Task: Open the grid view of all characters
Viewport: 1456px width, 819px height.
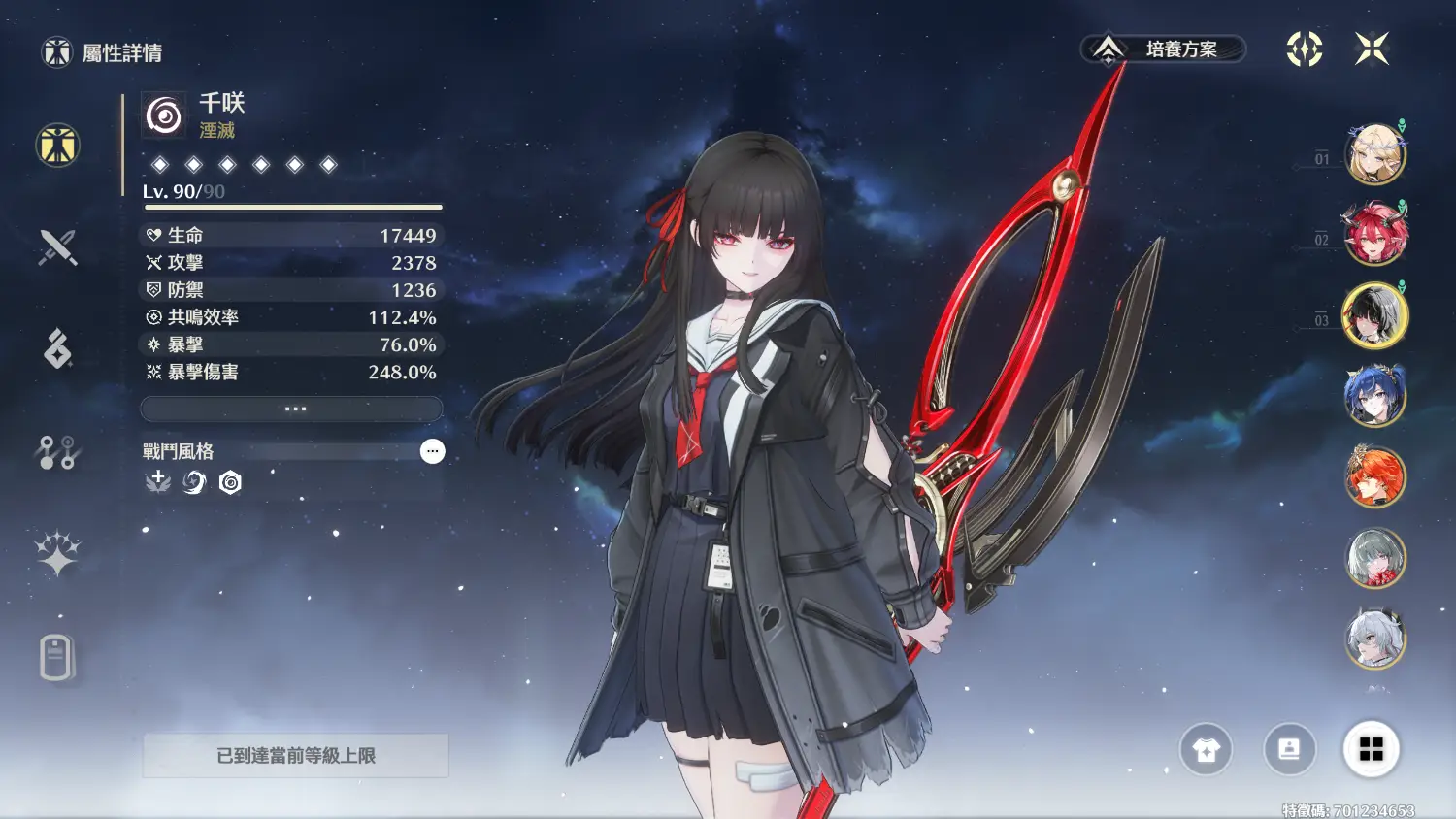Action: coord(1371,749)
